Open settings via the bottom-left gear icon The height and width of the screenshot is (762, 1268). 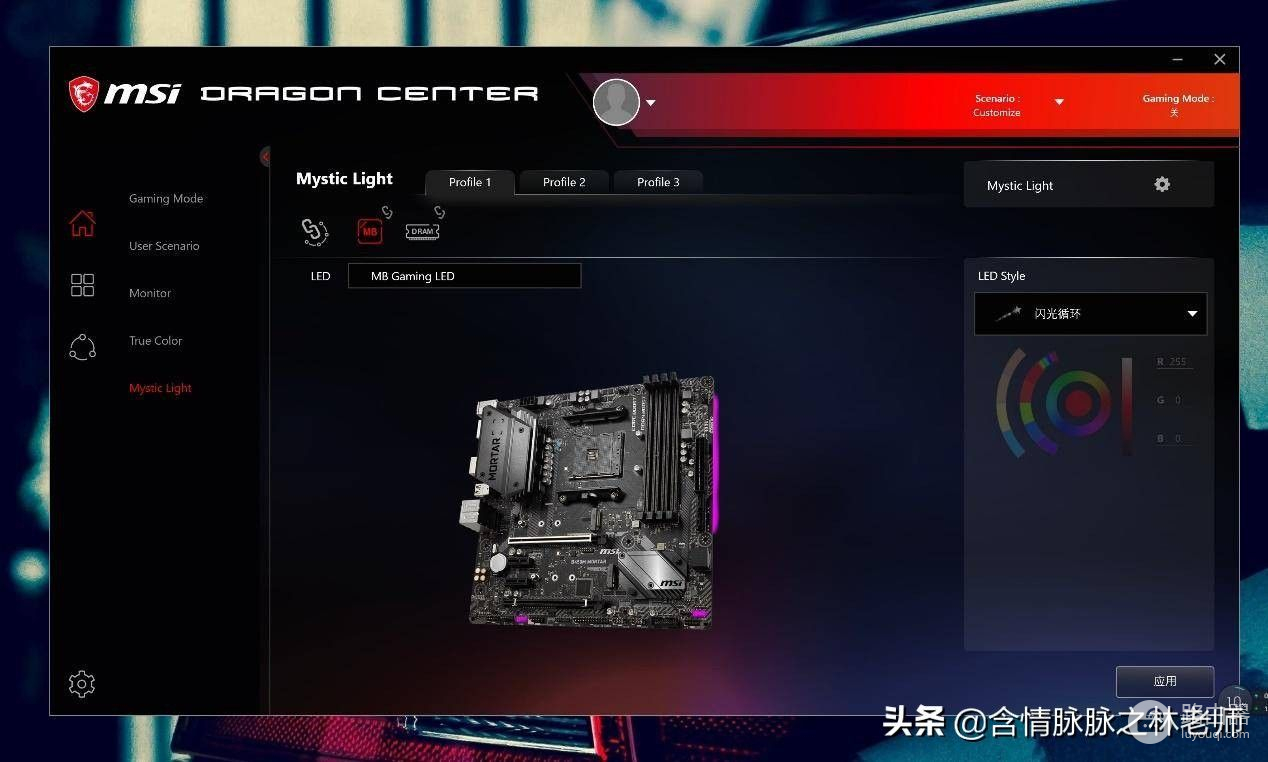[82, 684]
